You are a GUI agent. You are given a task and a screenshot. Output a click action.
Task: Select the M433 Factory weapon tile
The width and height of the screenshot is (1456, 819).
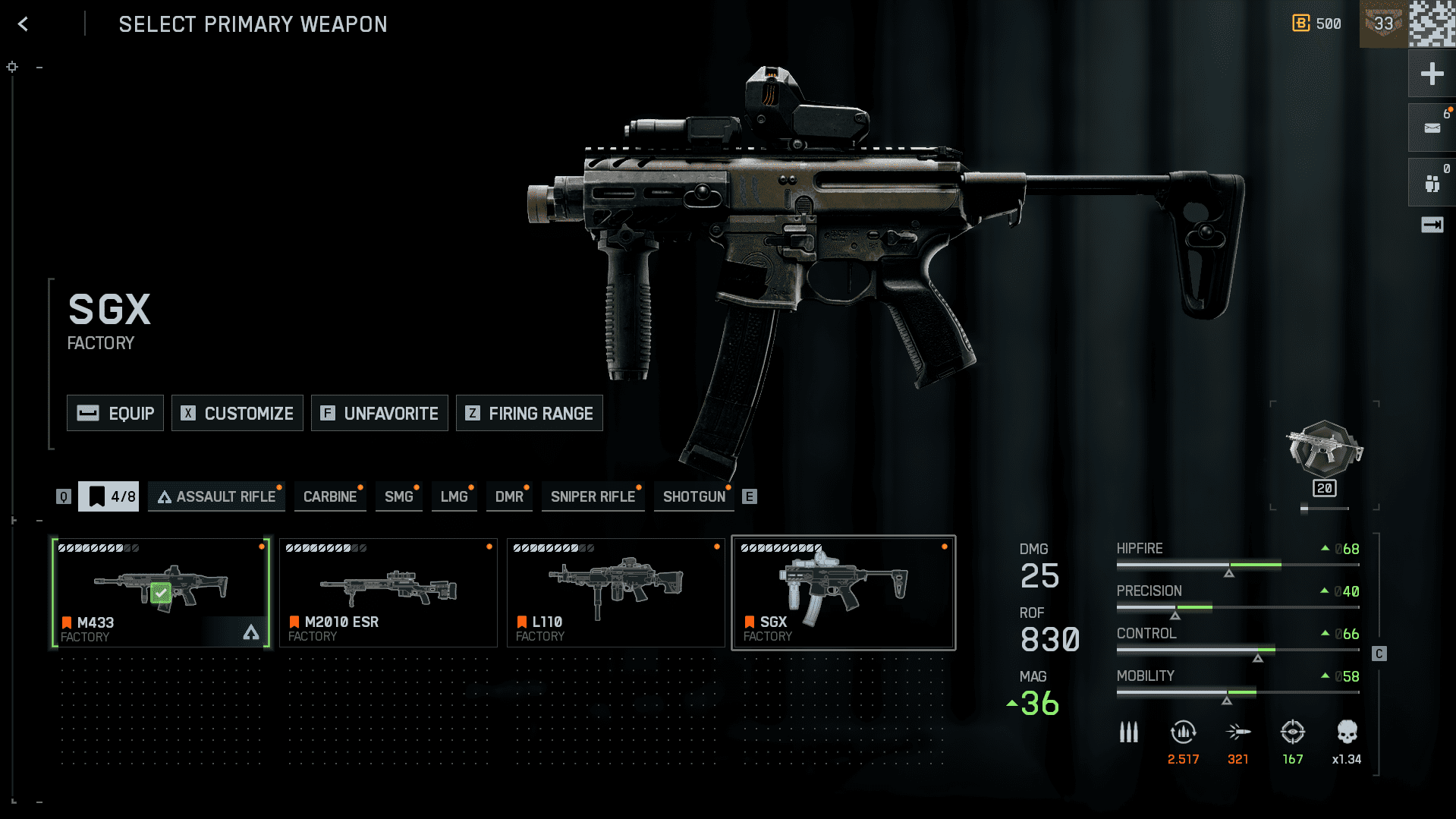(x=161, y=593)
